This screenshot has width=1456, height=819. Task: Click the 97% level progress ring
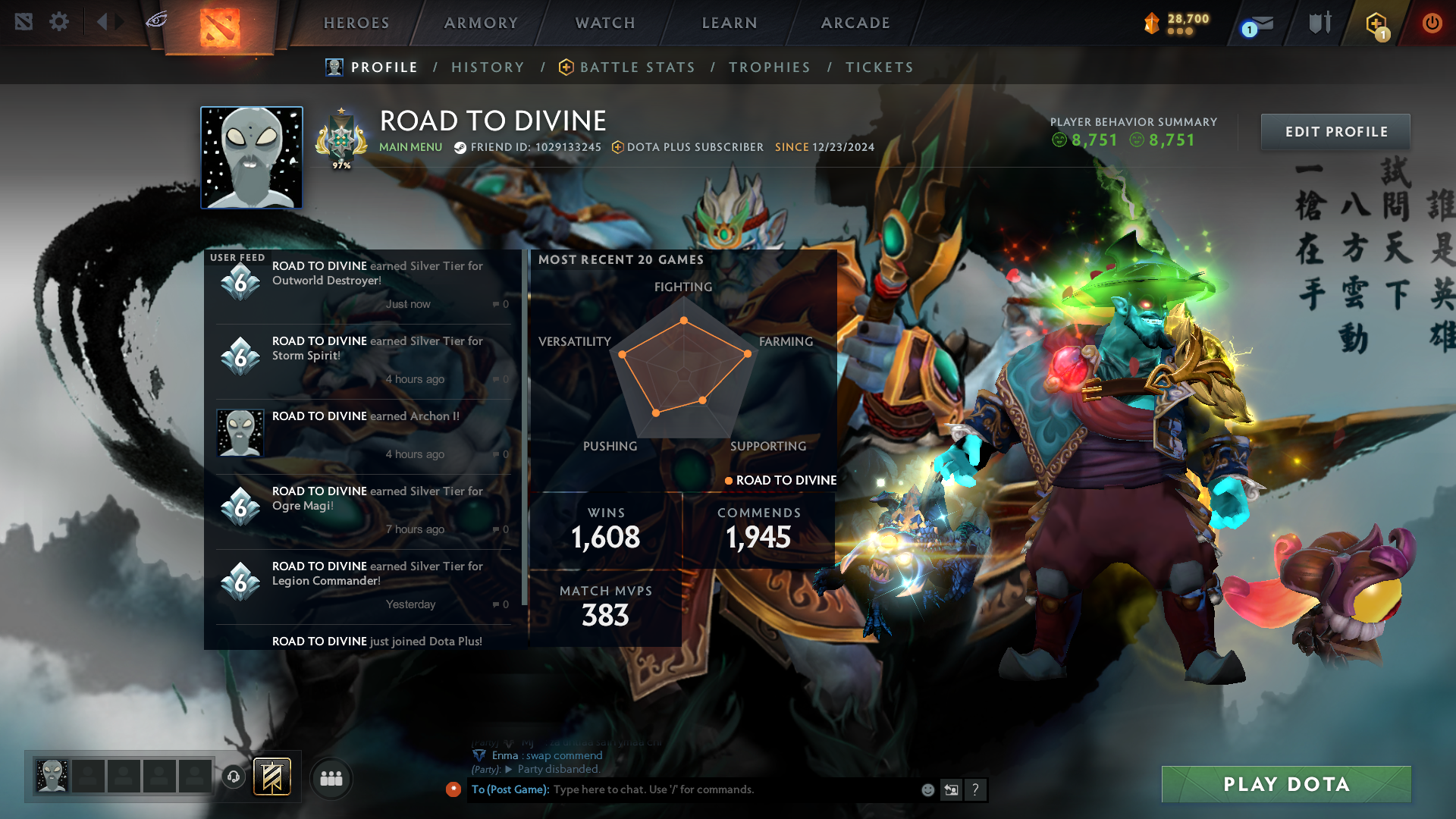click(341, 139)
